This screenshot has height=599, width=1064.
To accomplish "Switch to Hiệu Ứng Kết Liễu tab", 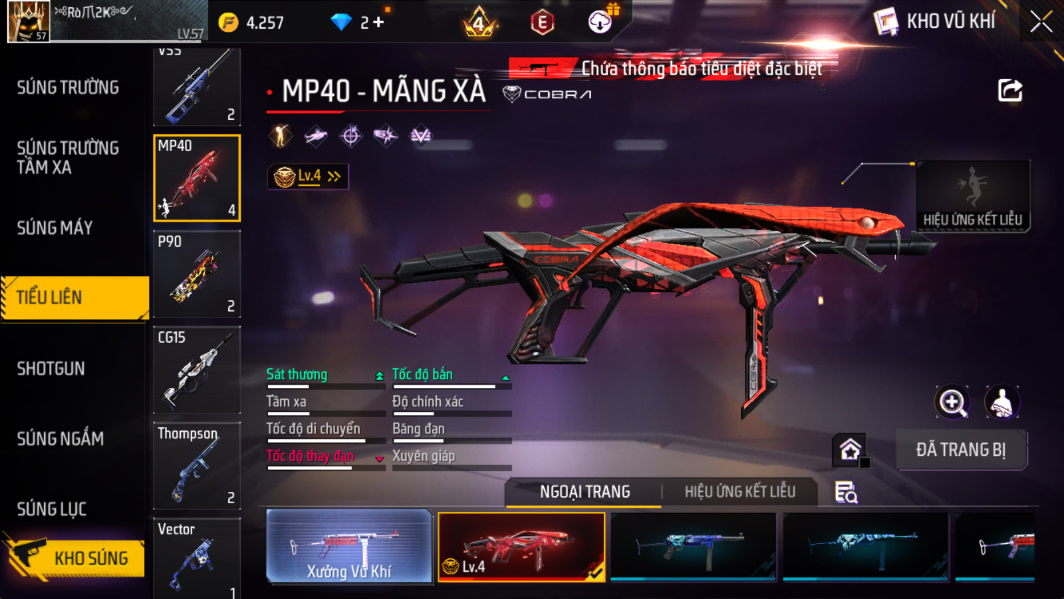I will [x=740, y=492].
